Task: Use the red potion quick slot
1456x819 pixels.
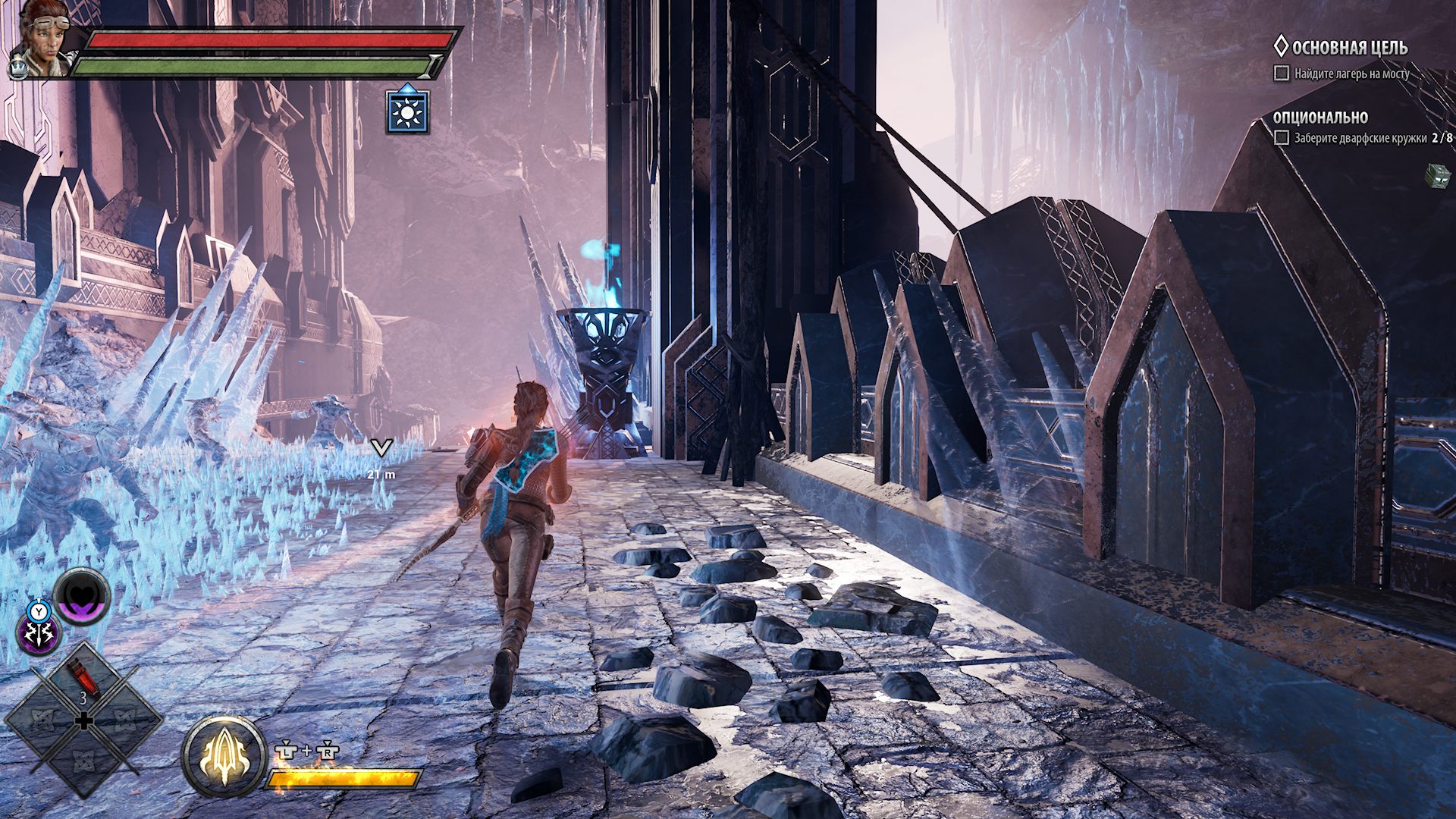Action: [x=83, y=678]
